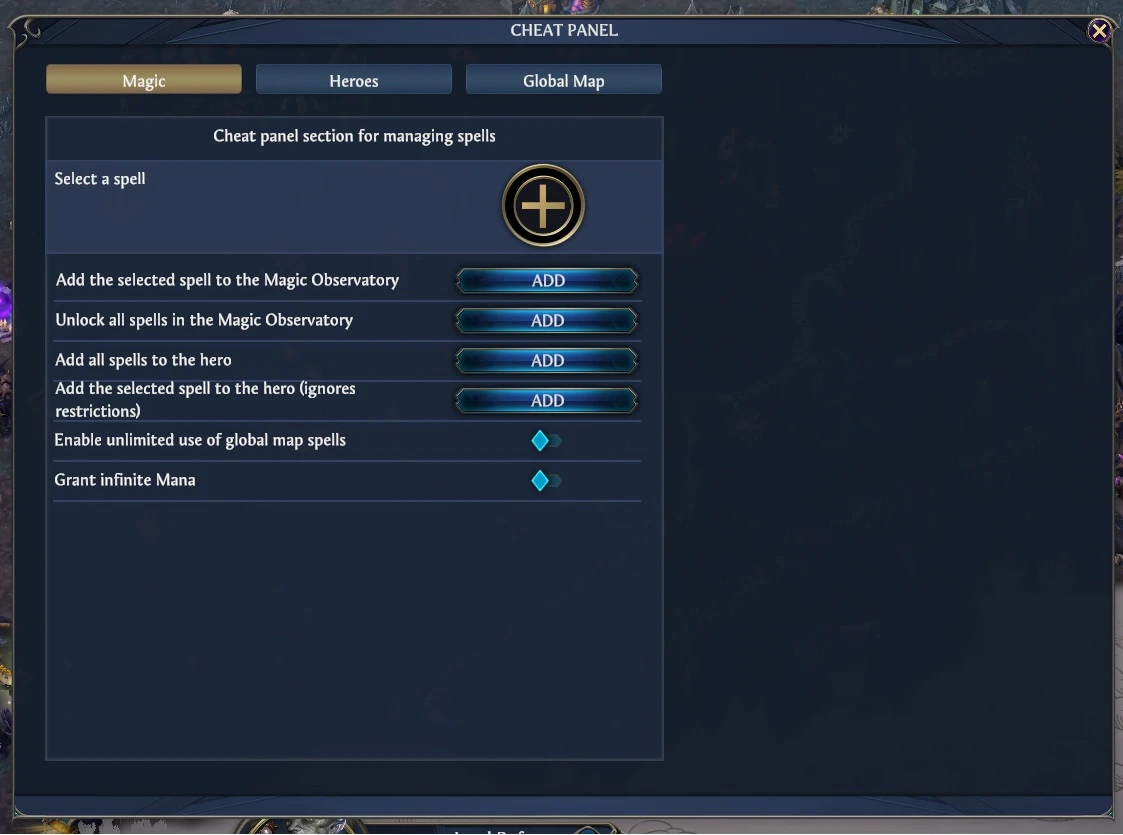Screen dimensions: 1123x835
Task: Switch to the Magic tab
Action: [144, 80]
